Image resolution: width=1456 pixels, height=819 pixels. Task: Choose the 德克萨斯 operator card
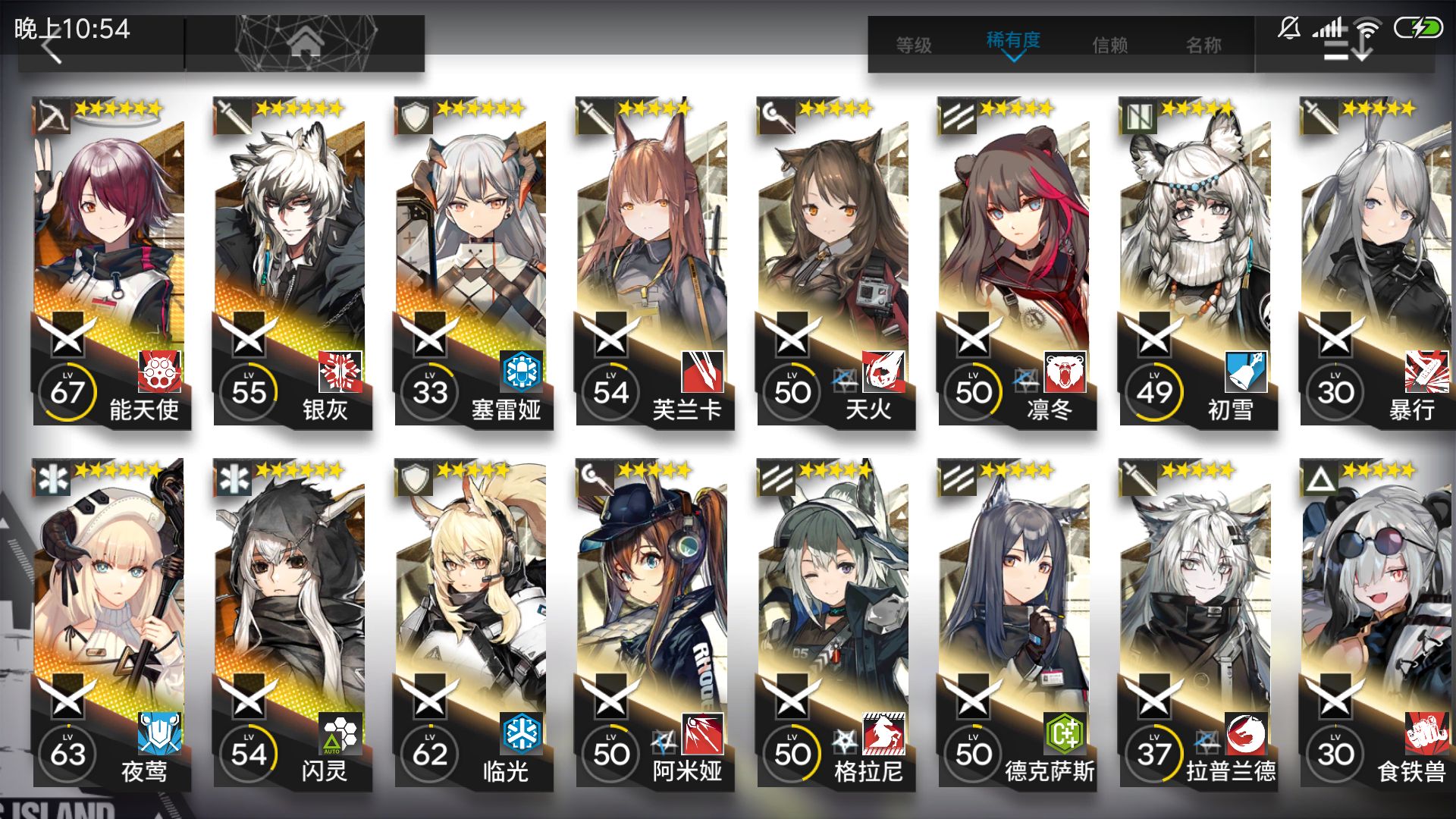(1016, 623)
